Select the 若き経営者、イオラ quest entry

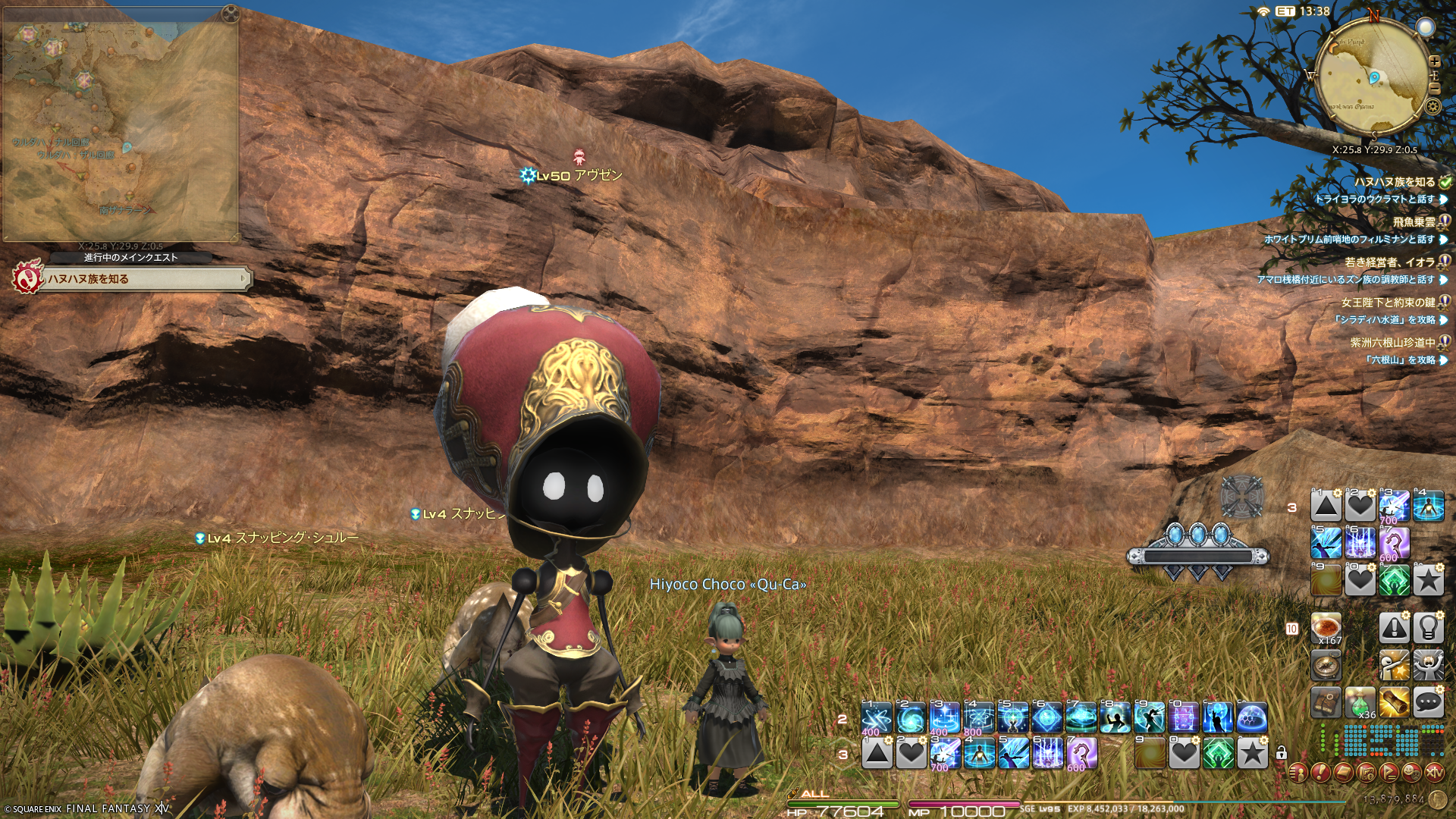(x=1389, y=262)
